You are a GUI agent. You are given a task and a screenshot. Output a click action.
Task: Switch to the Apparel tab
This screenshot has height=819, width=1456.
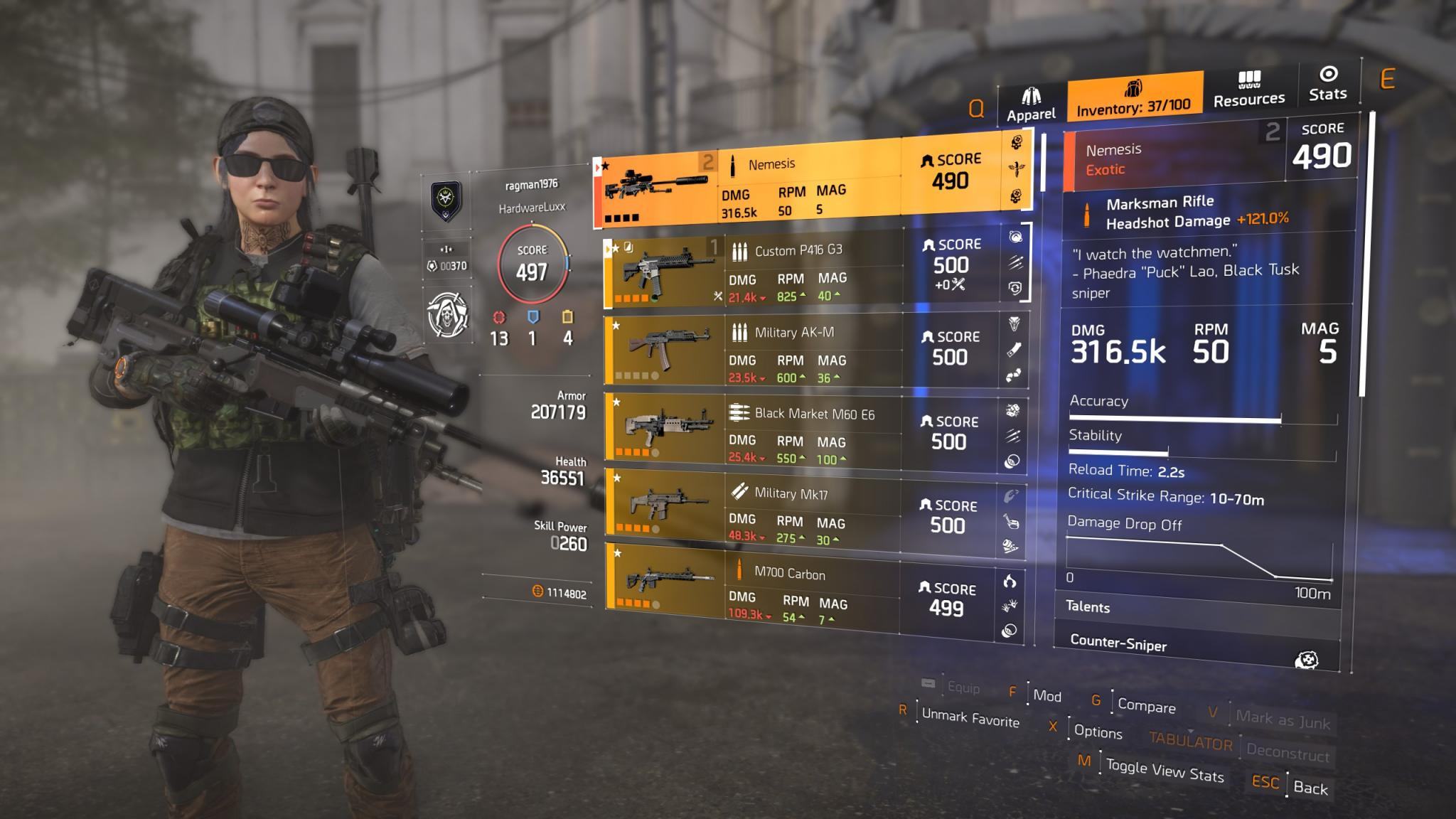(x=1031, y=105)
